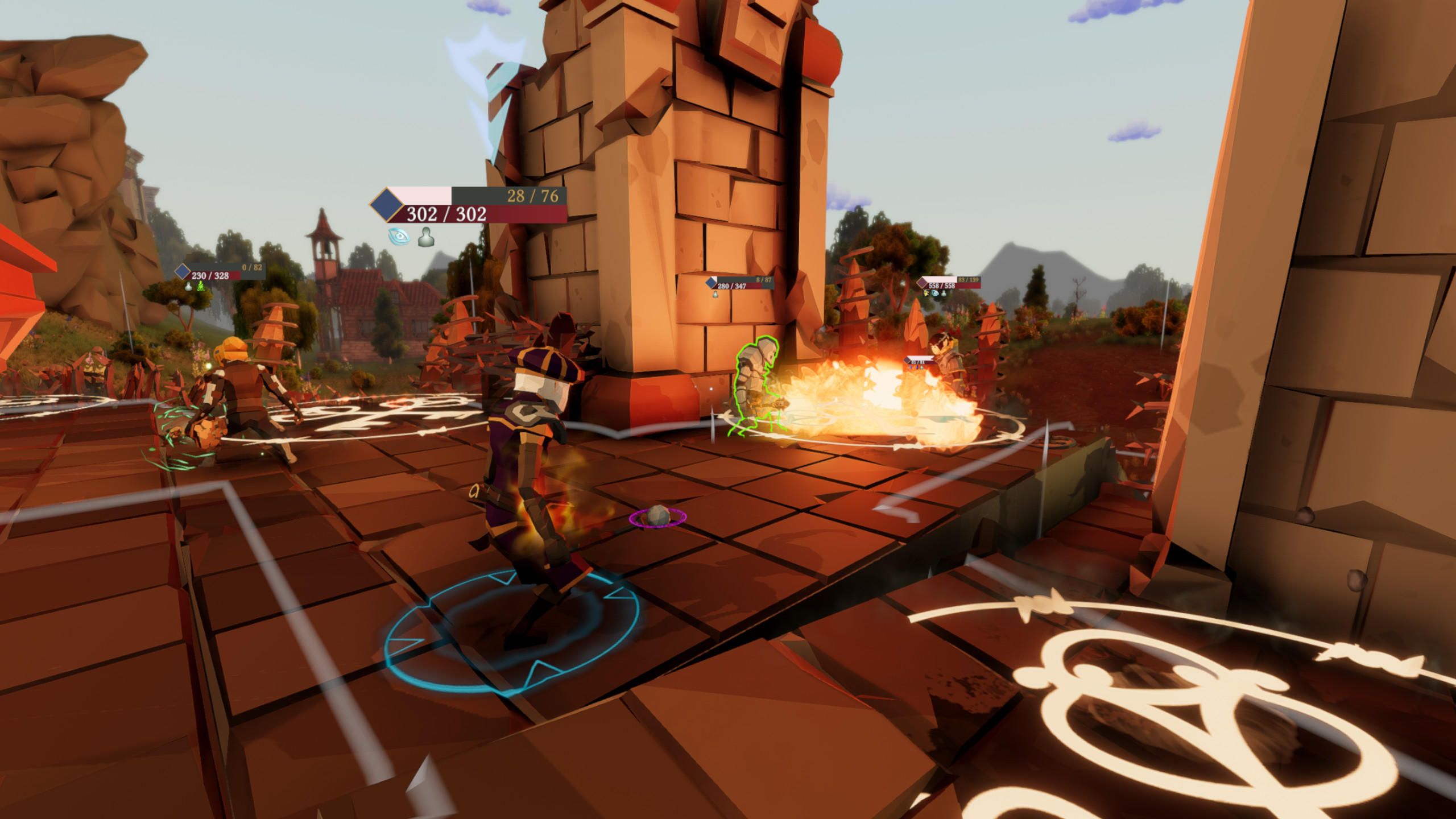
Task: Click the blue eye buff icon below the 302/302 bar
Action: coord(398,236)
